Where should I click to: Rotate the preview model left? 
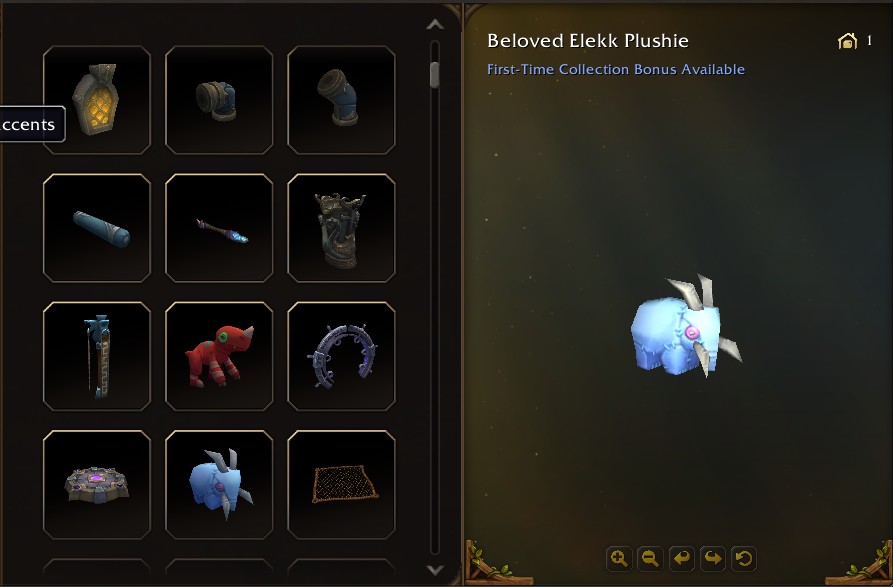pyautogui.click(x=681, y=558)
